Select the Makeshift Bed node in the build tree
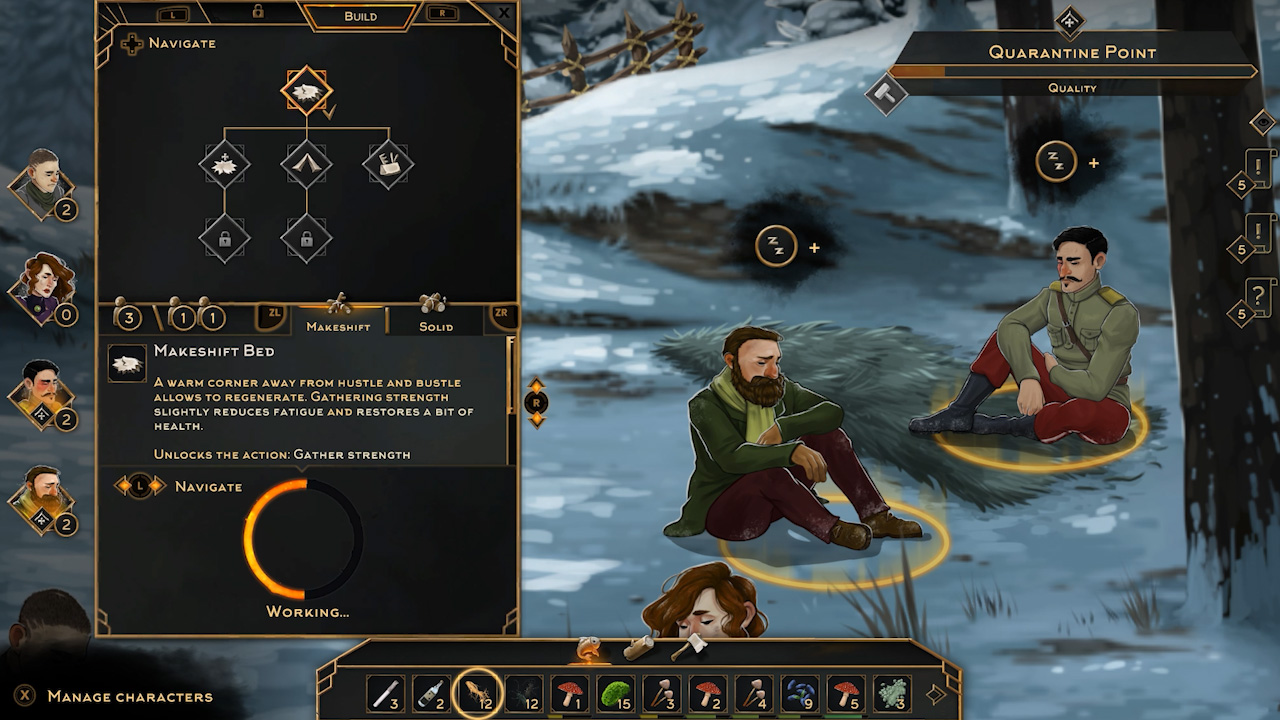Screen dimensions: 1280x720 pyautogui.click(x=305, y=90)
